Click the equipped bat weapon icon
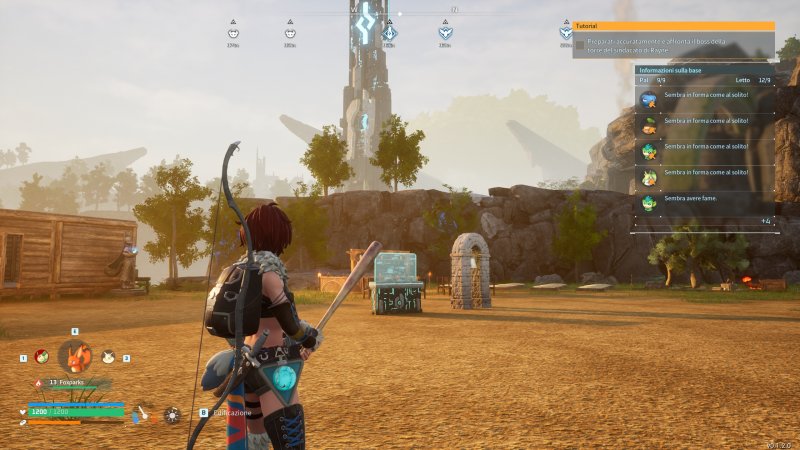This screenshot has width=800, height=450. pos(145,413)
